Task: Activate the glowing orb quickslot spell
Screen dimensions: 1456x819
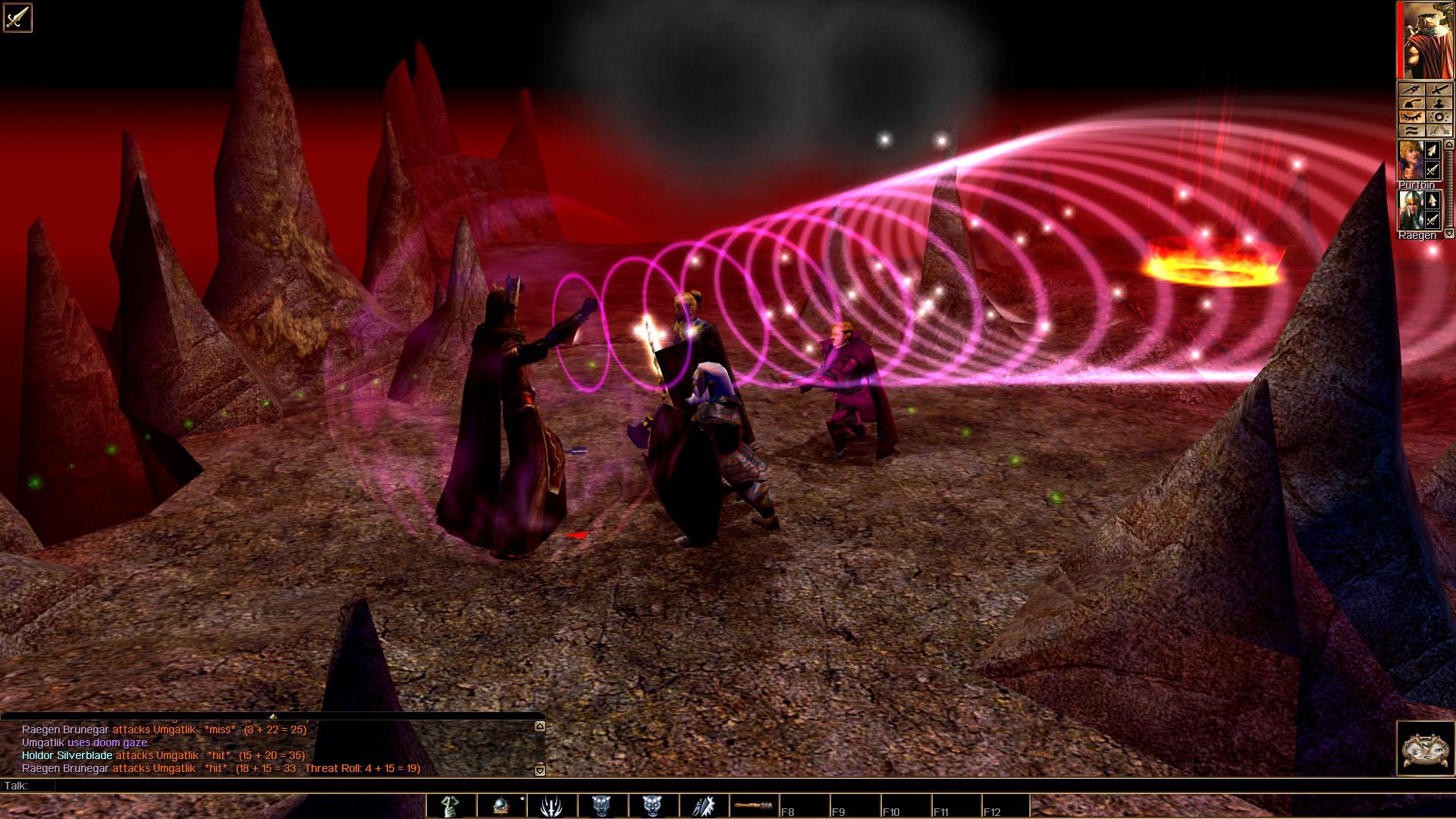Action: pos(500,806)
